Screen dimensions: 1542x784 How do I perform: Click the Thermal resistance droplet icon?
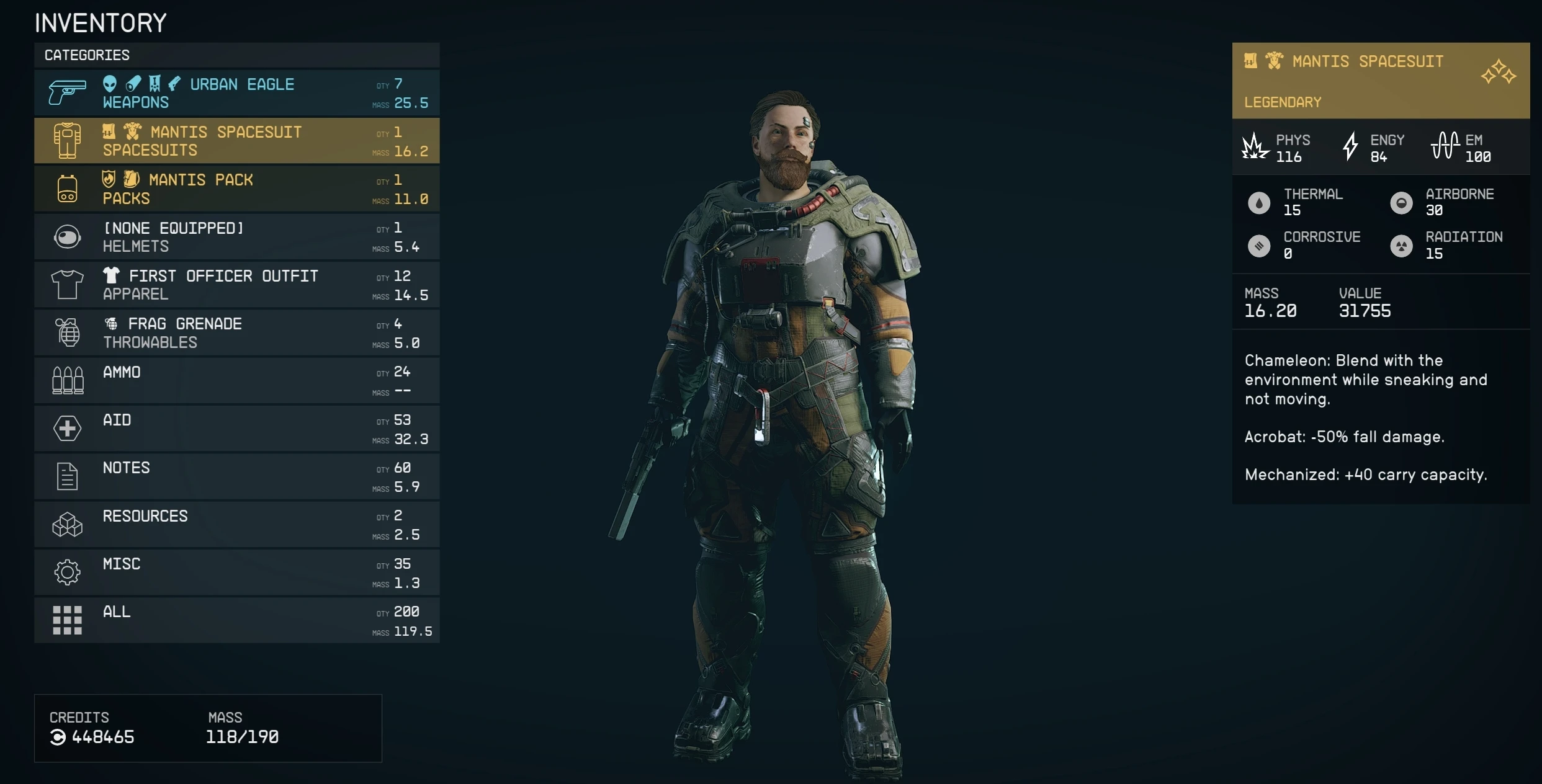pos(1260,203)
